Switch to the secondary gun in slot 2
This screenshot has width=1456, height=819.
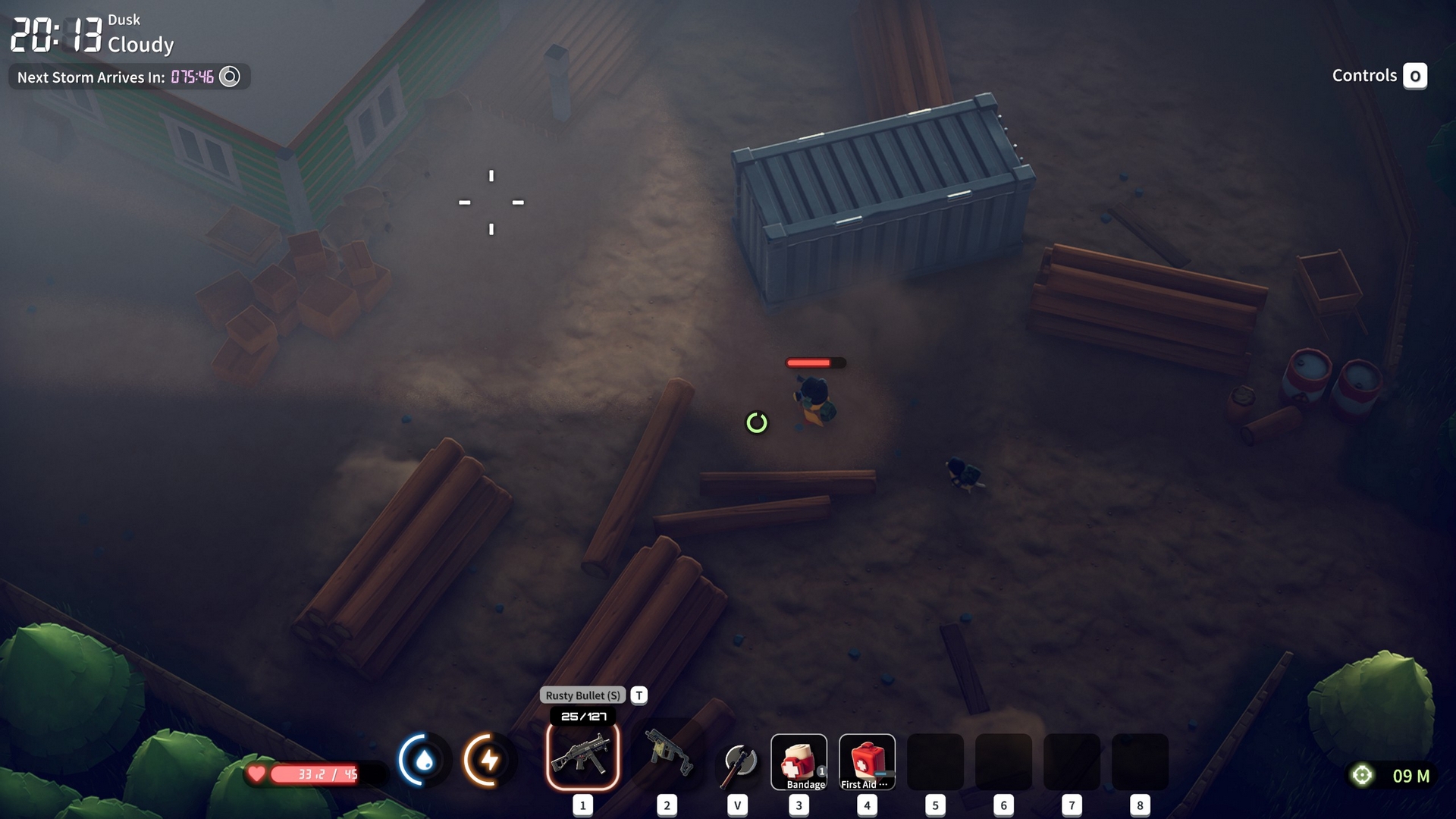click(x=667, y=754)
